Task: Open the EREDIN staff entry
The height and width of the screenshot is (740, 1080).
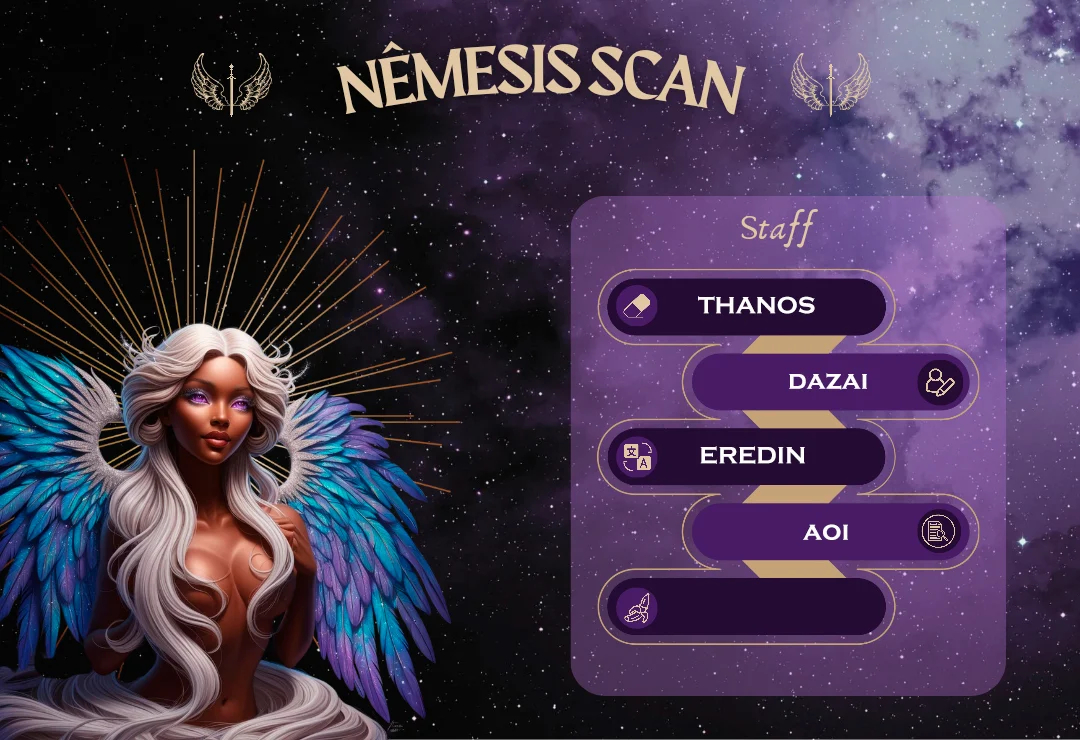Action: pyautogui.click(x=752, y=456)
